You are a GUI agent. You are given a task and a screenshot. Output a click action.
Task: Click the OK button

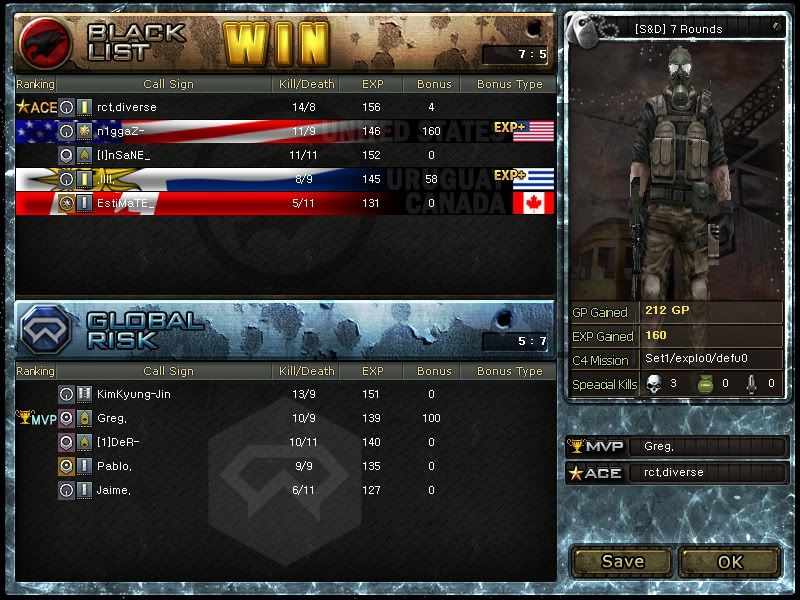(730, 561)
